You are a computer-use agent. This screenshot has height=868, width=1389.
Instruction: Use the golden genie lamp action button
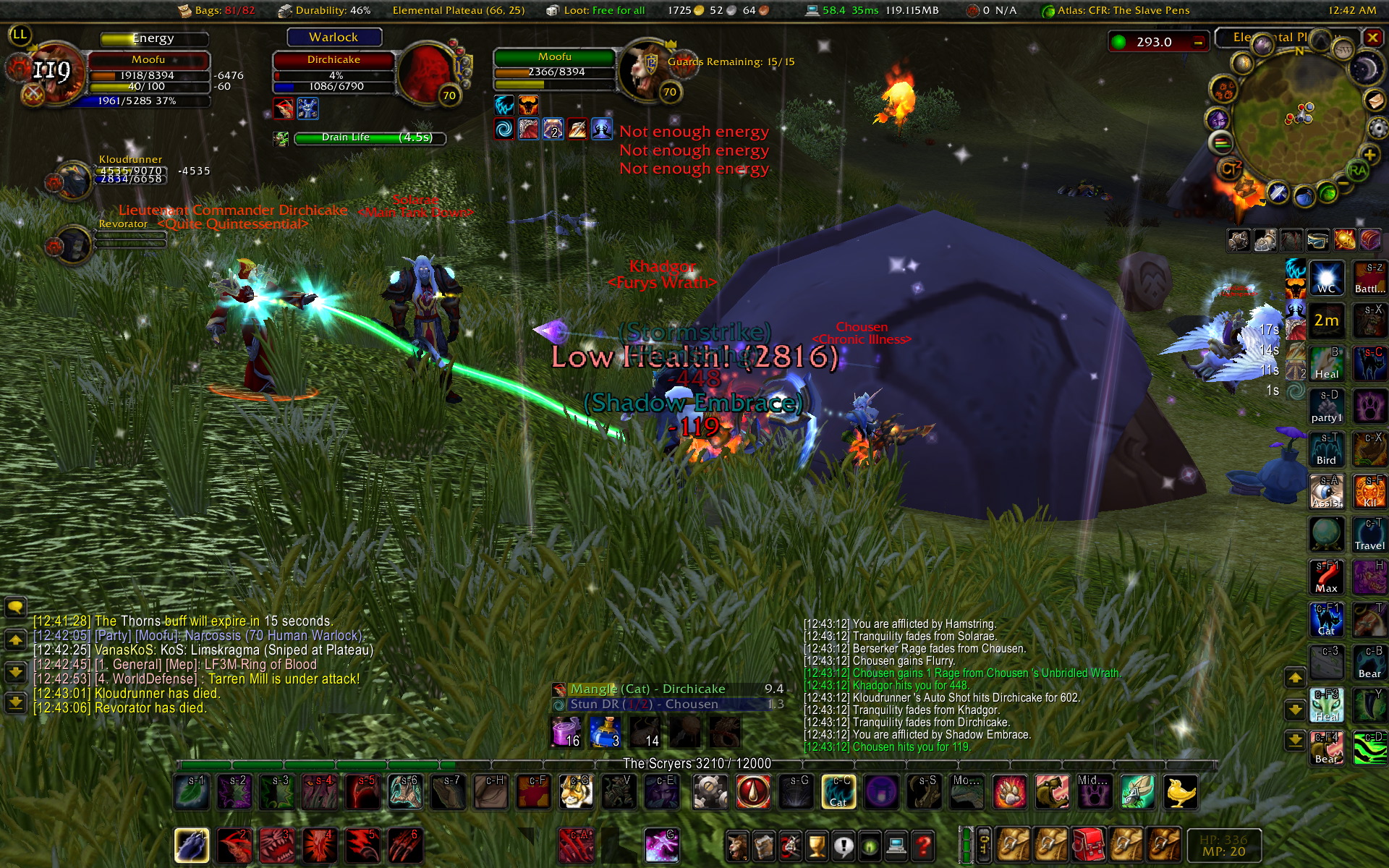coord(1180,791)
